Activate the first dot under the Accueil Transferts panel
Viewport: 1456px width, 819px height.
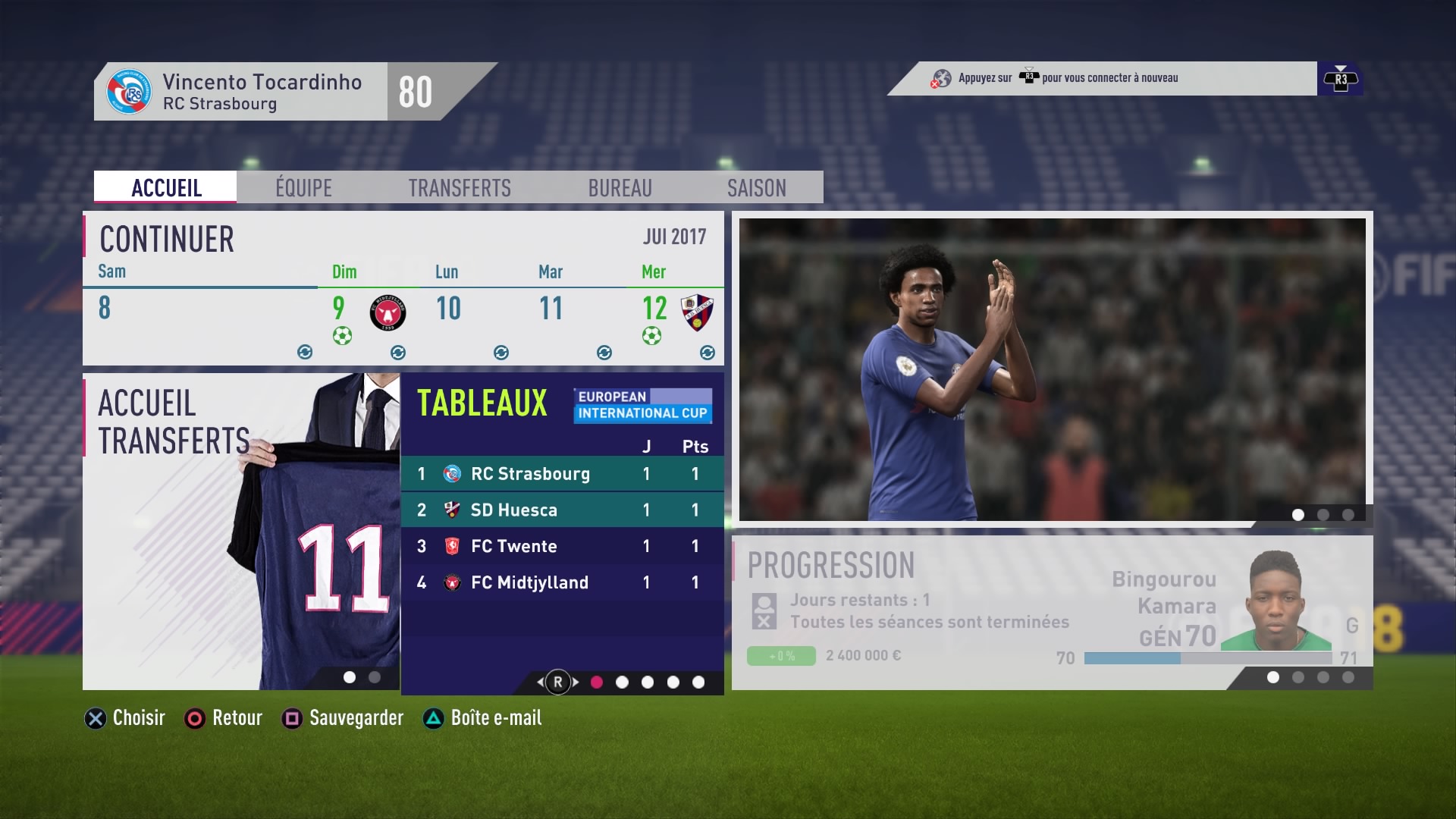[x=350, y=677]
